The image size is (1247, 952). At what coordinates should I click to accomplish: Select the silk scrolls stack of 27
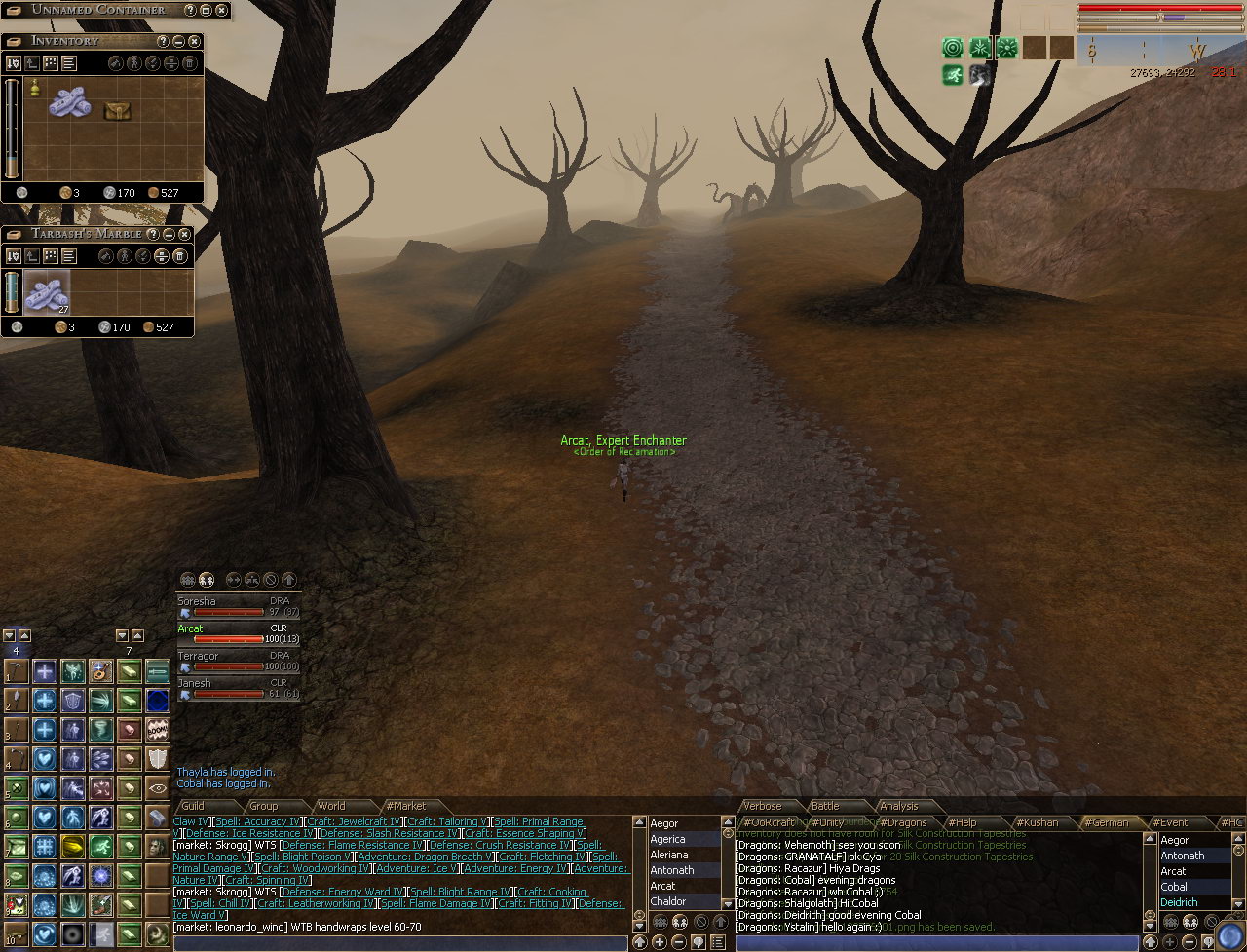tap(47, 291)
